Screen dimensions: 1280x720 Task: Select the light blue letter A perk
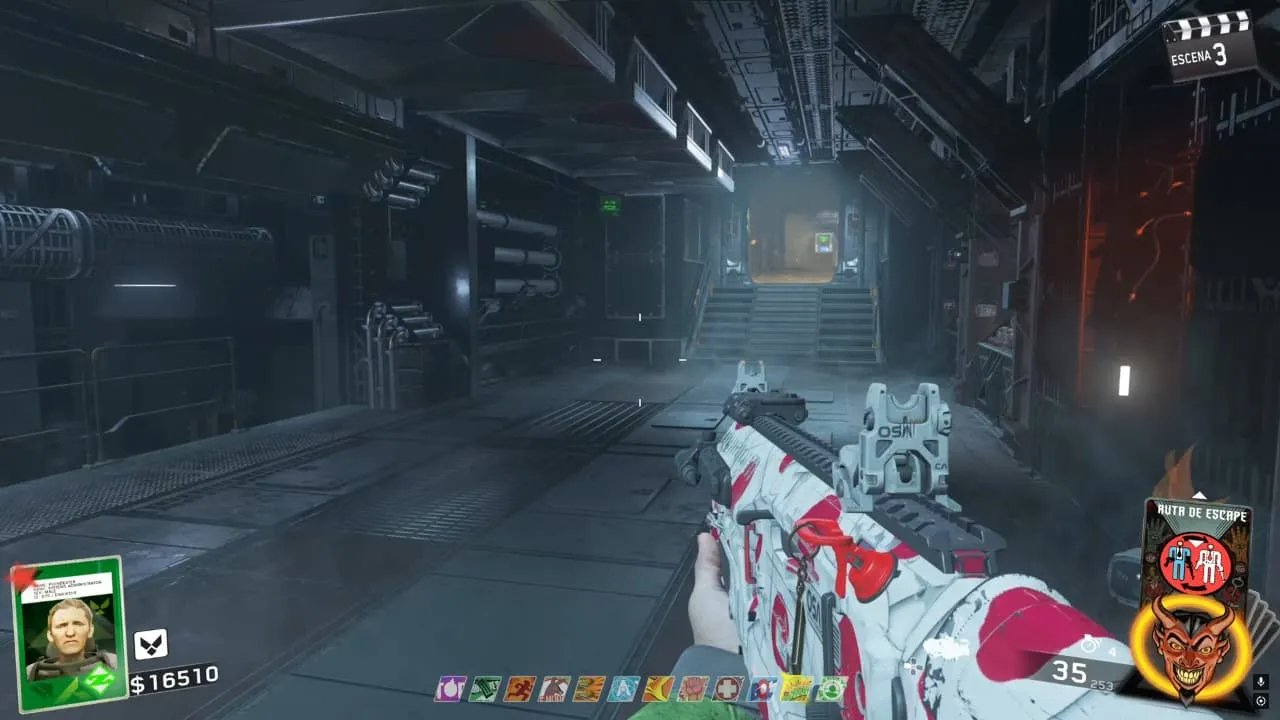pos(625,688)
